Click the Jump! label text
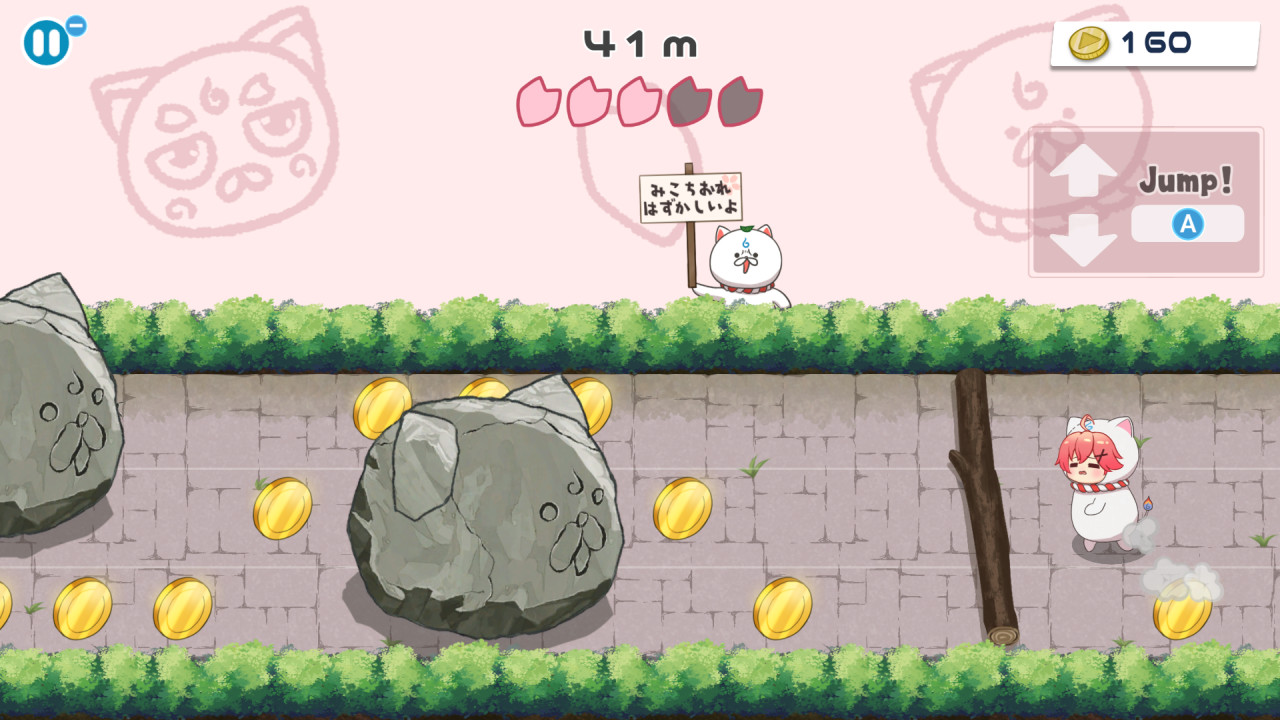The image size is (1280, 720). point(1183,180)
